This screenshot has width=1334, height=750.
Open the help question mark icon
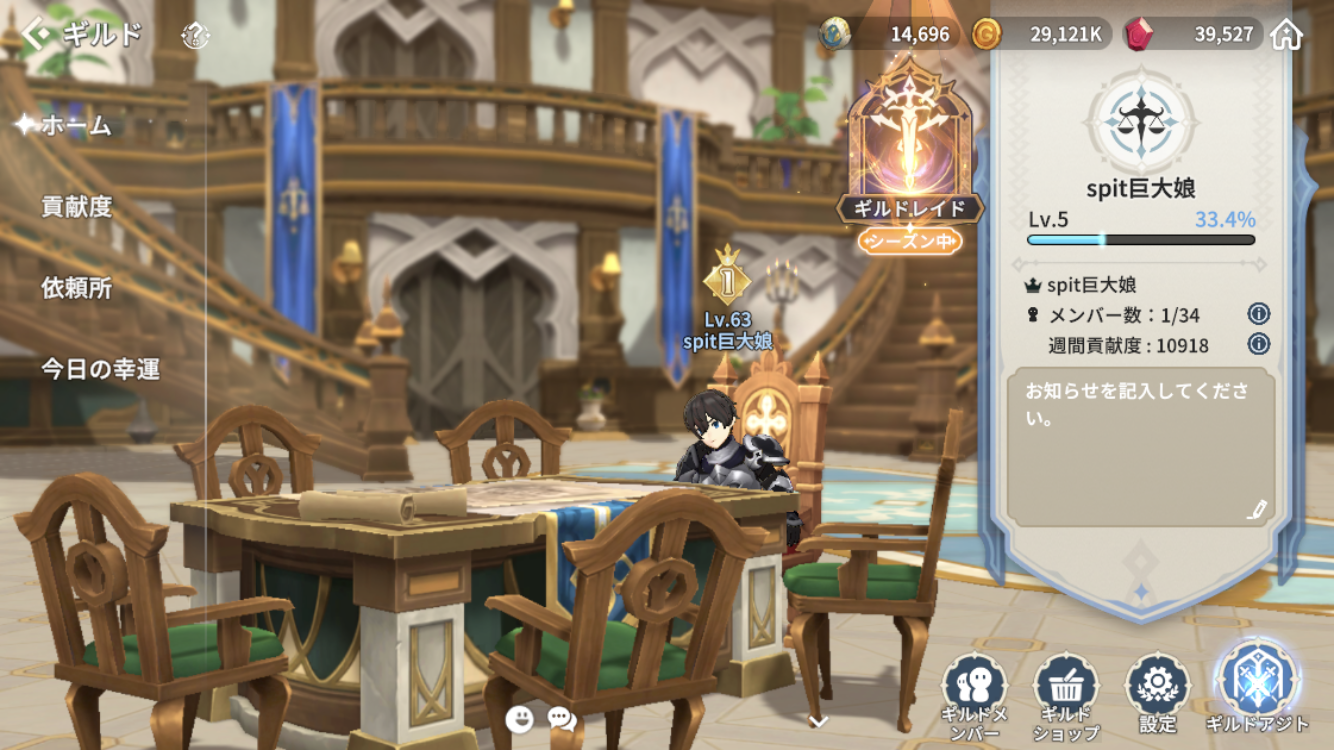(195, 37)
